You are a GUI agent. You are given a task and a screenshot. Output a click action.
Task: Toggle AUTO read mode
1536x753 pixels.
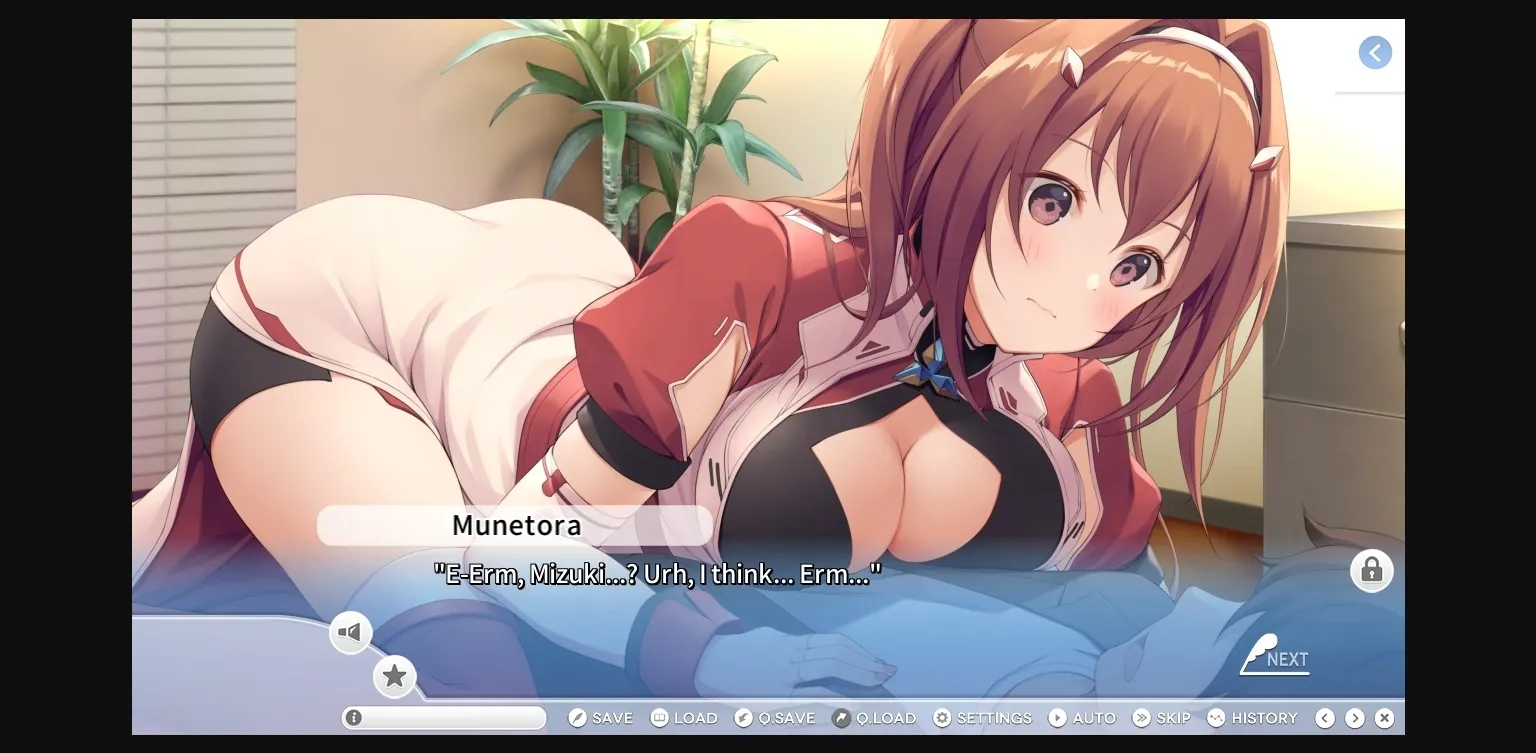(x=1057, y=717)
